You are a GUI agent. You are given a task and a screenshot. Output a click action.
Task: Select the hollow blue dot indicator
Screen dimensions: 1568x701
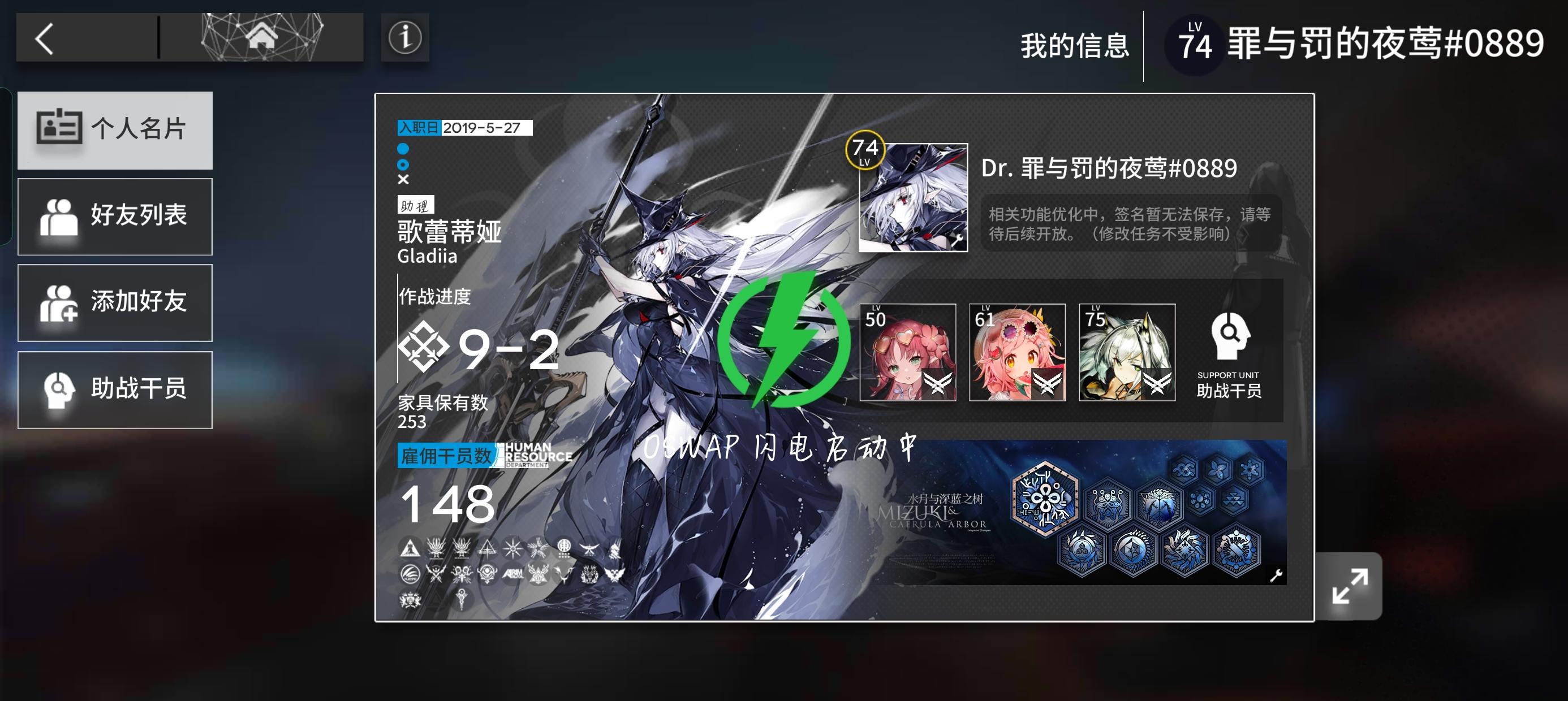402,164
